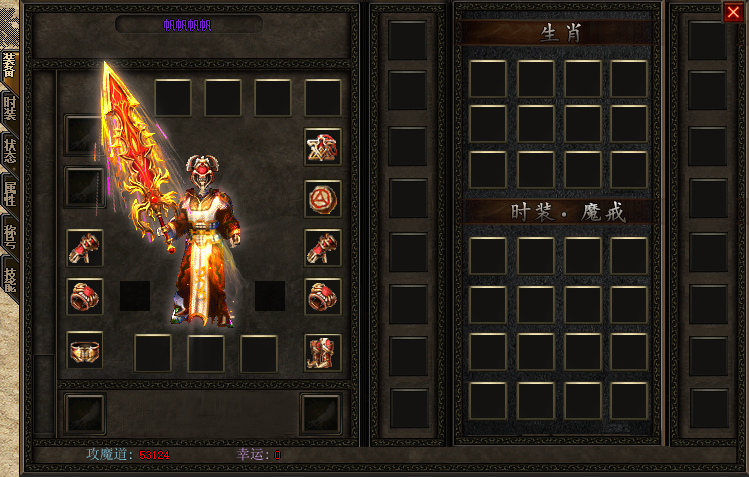
Task: Select the equipped red boots slot
Action: 322,349
